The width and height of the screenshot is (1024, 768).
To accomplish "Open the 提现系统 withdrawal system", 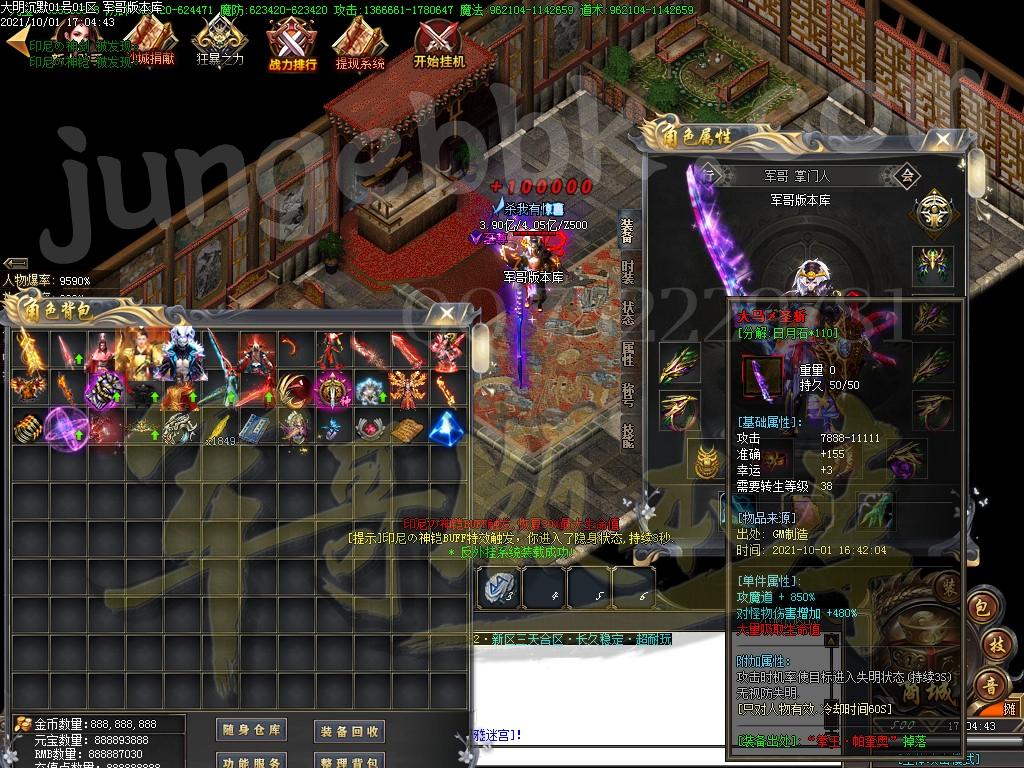I will [x=360, y=46].
